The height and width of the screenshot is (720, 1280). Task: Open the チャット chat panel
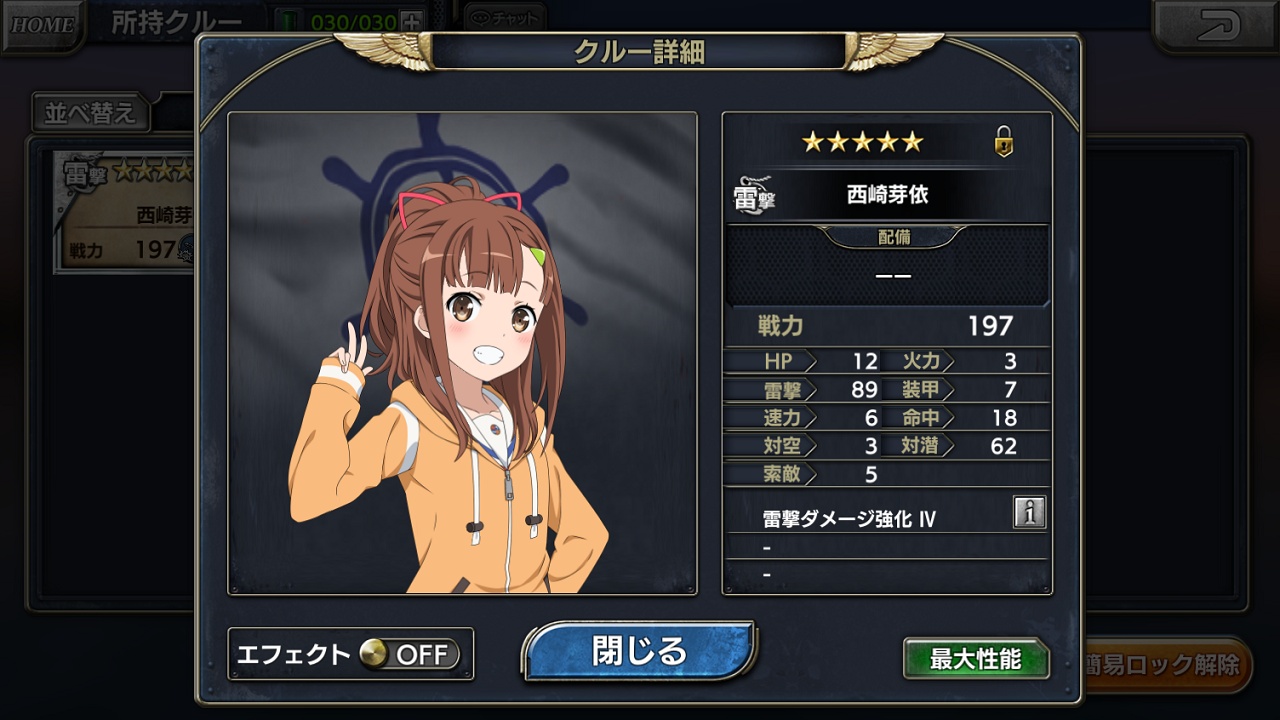click(x=506, y=18)
